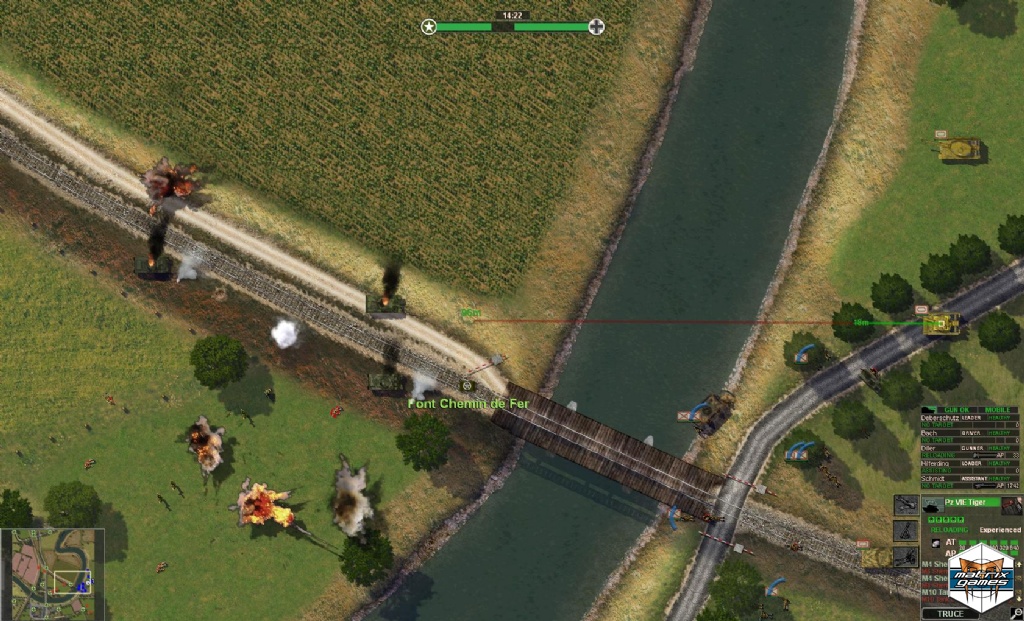
Task: Select the Pont Chemin de Fer objective label
Action: [x=468, y=403]
